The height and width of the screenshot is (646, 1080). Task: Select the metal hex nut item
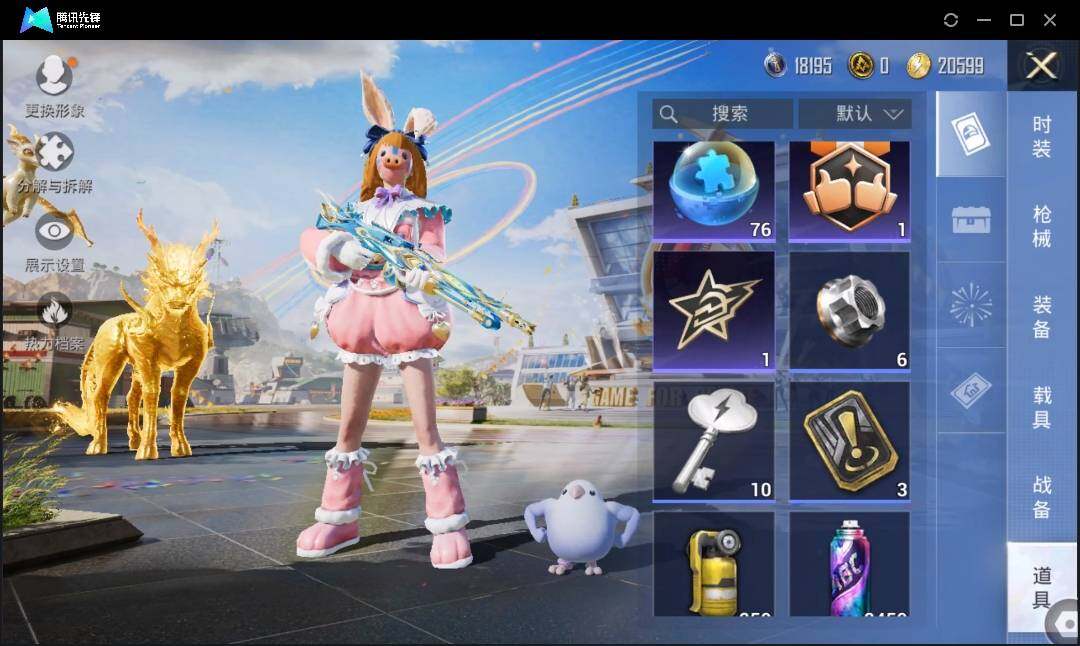pyautogui.click(x=849, y=310)
